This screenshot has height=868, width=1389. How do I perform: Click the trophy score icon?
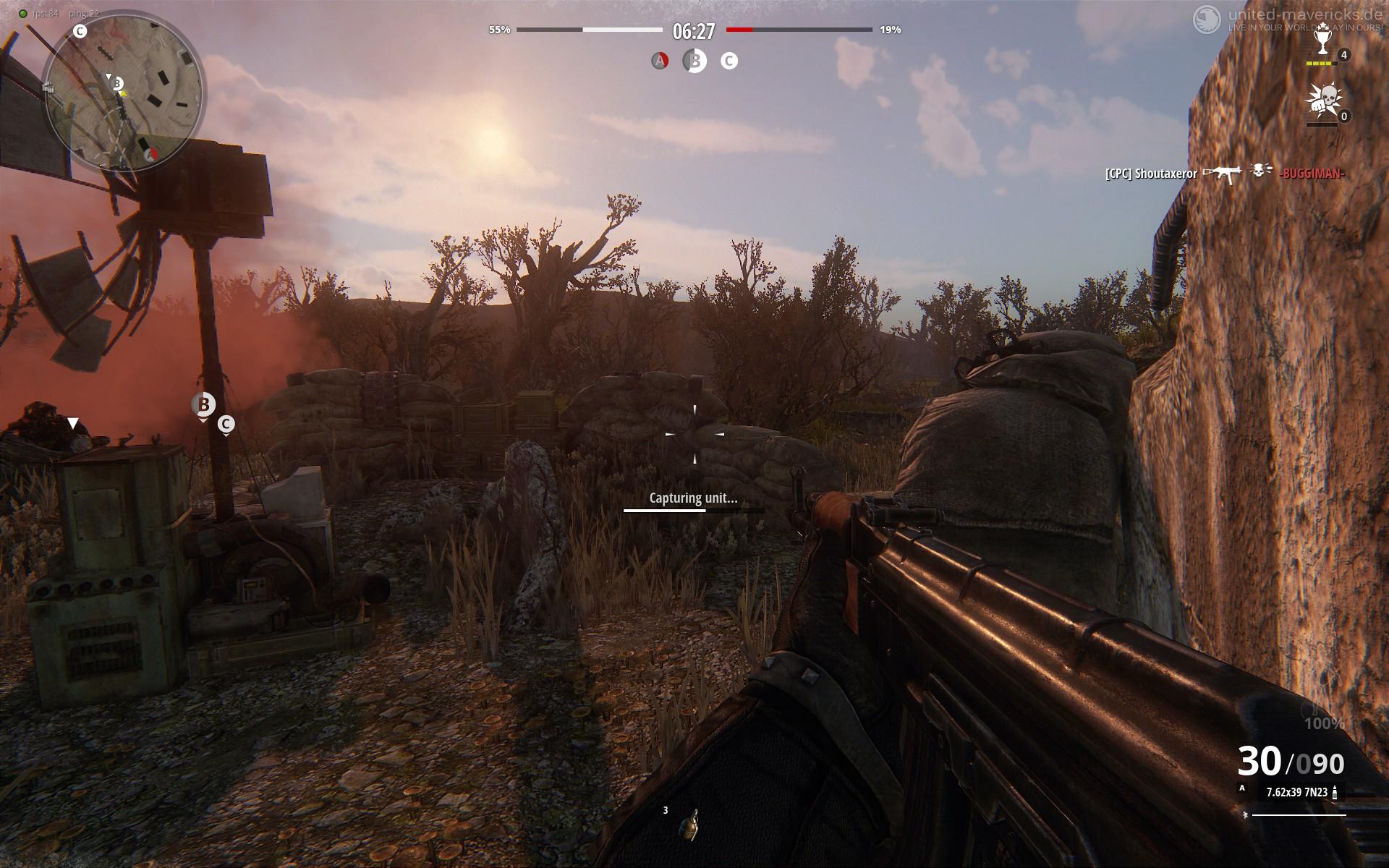(1322, 42)
